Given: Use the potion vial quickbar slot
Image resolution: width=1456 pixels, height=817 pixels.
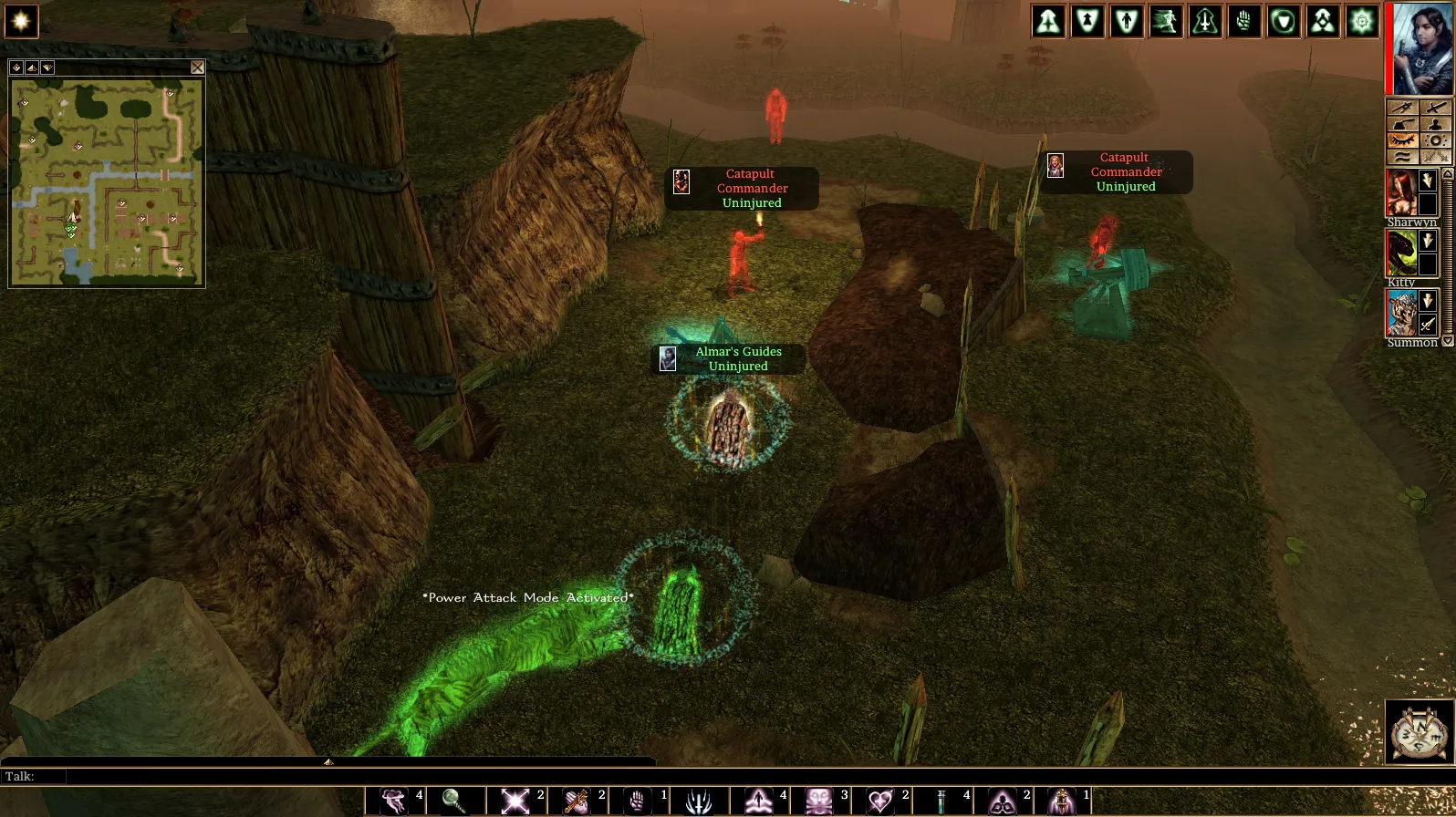Looking at the screenshot, I should pos(941,801).
